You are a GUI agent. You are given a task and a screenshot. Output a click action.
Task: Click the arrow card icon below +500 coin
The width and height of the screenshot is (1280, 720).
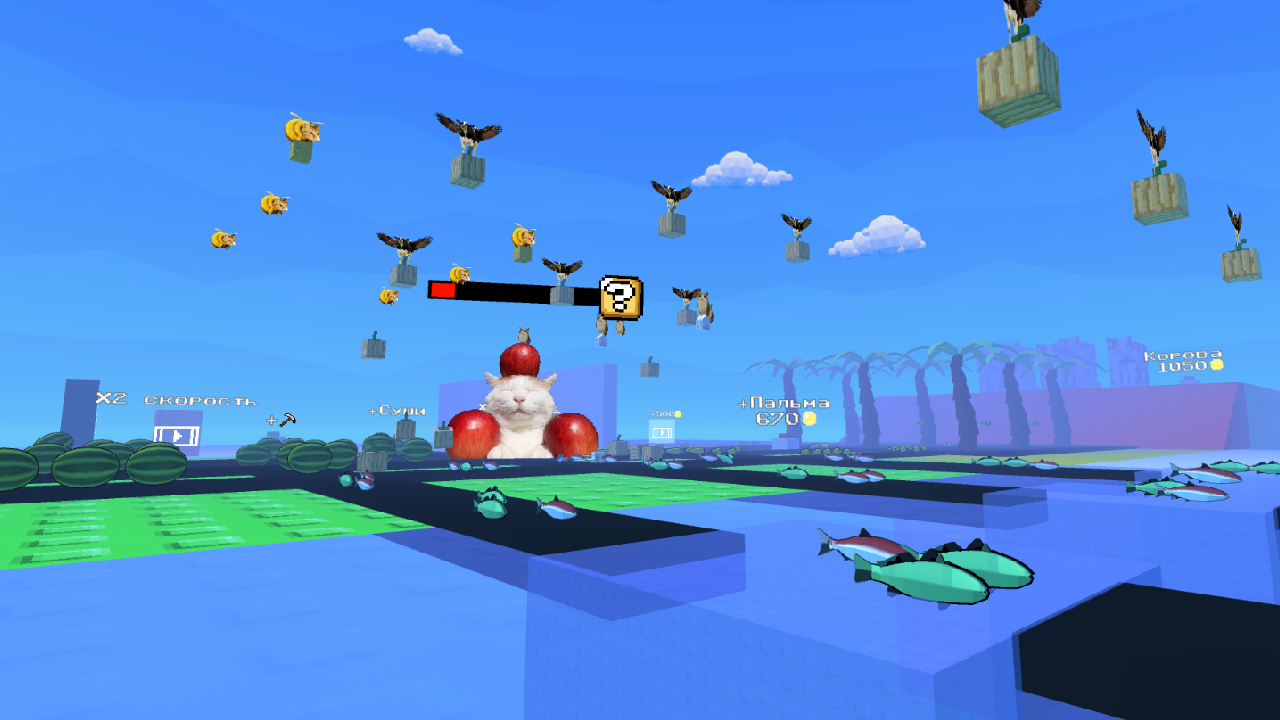(662, 434)
